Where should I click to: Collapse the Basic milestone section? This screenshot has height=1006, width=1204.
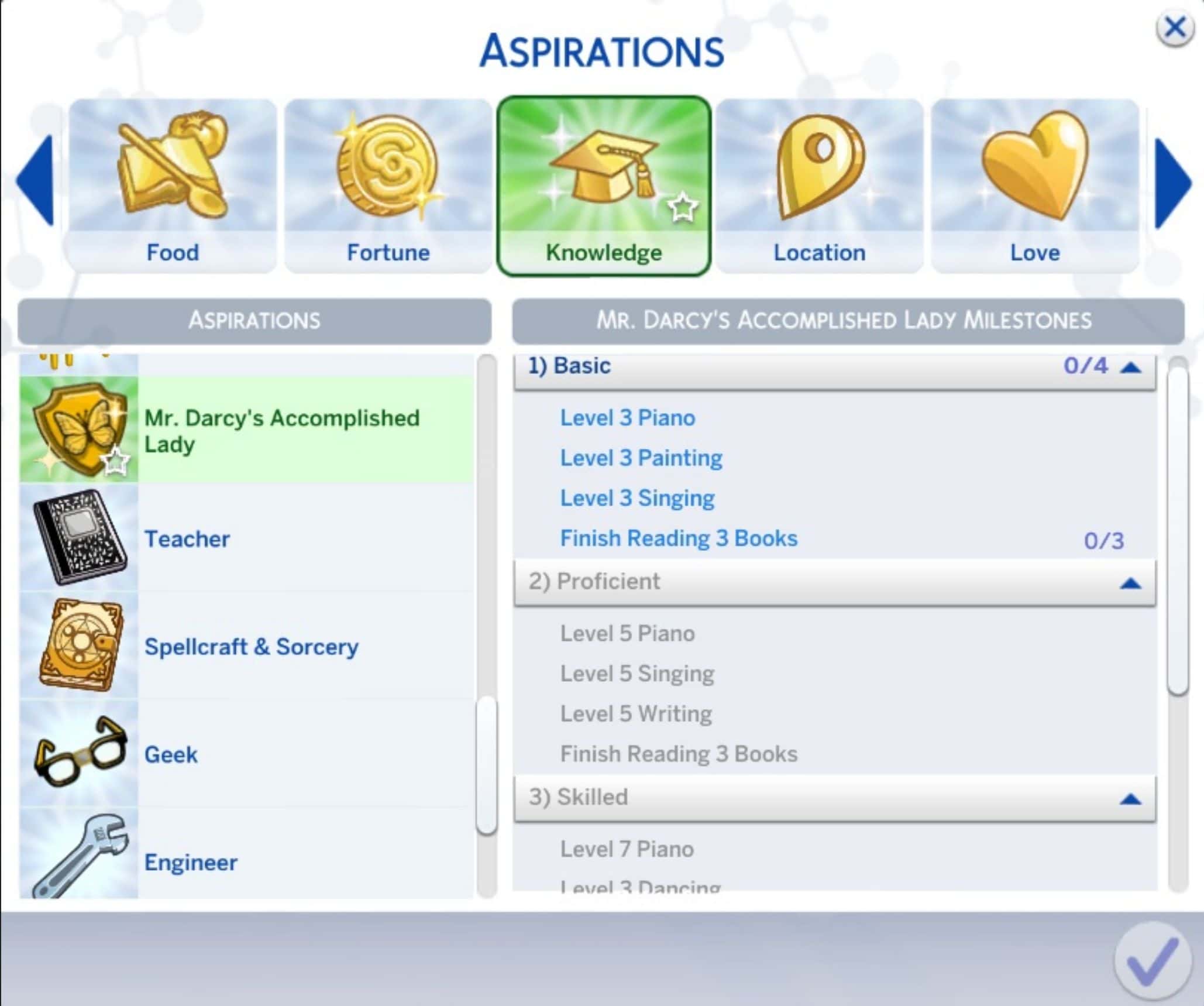point(1130,367)
